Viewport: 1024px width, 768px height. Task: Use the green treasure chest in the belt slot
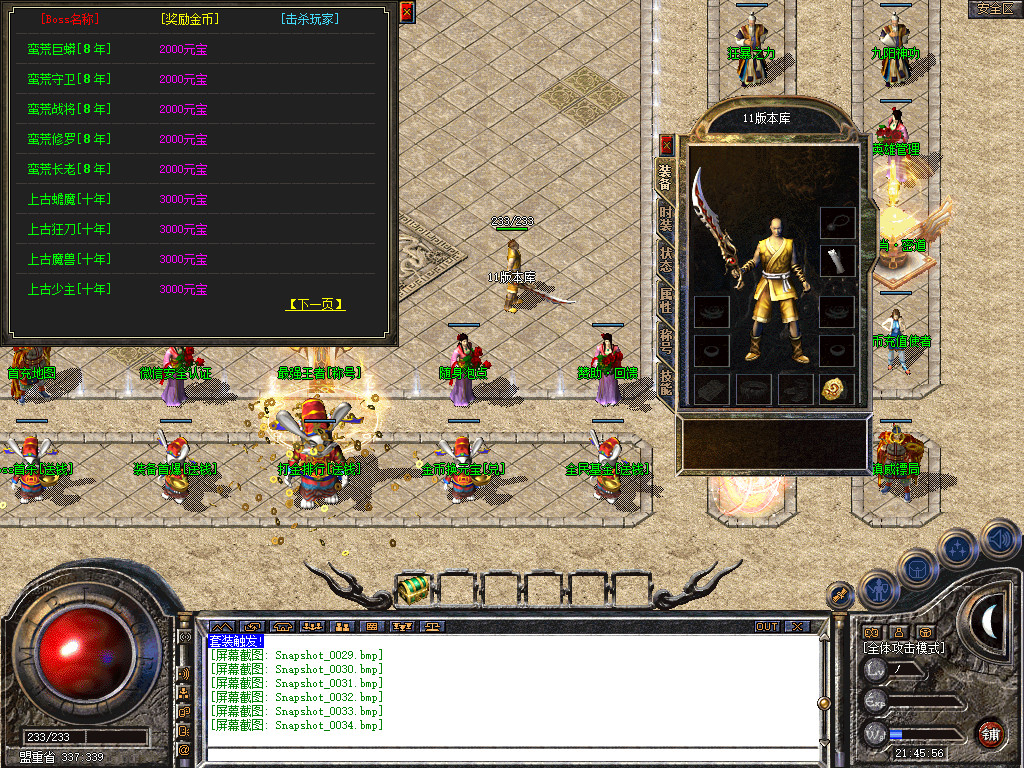click(x=412, y=590)
